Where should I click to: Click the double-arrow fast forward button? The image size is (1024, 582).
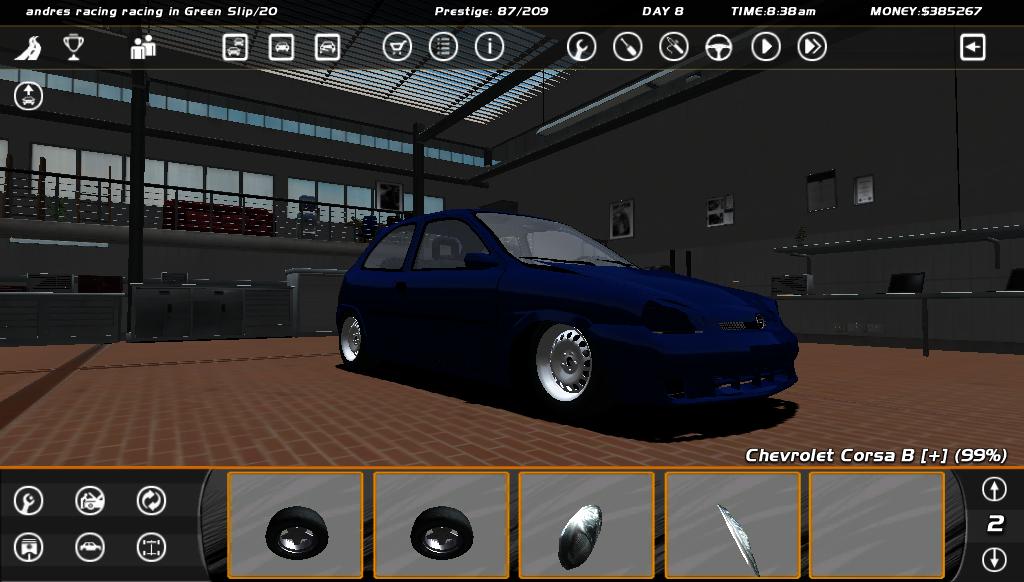click(812, 47)
